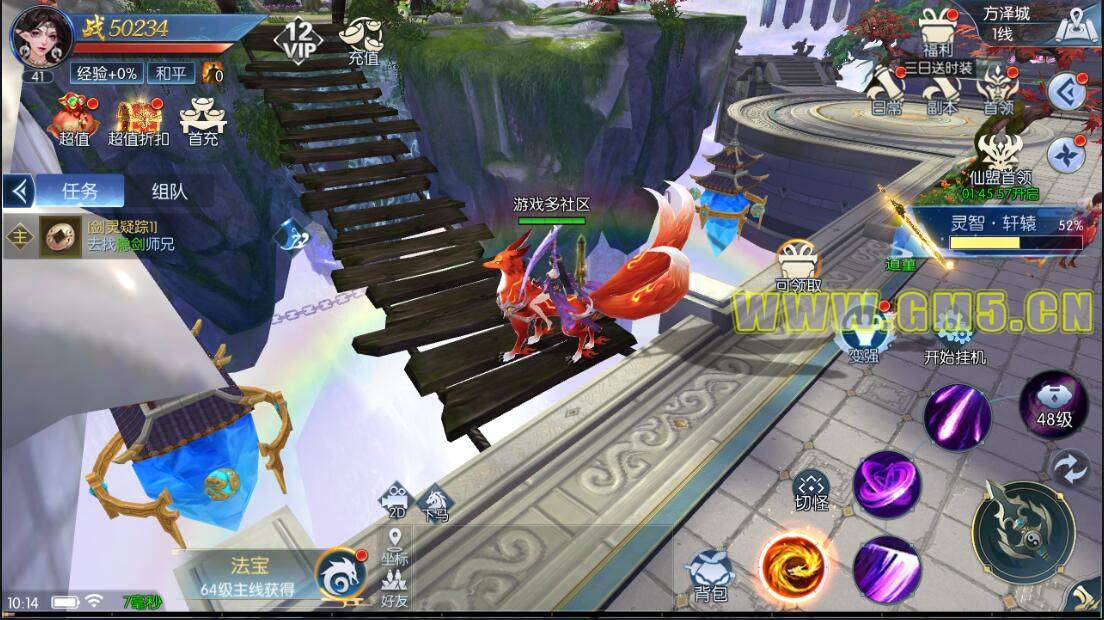
Task: Dismount using the 下马 horse icon
Action: click(x=435, y=502)
